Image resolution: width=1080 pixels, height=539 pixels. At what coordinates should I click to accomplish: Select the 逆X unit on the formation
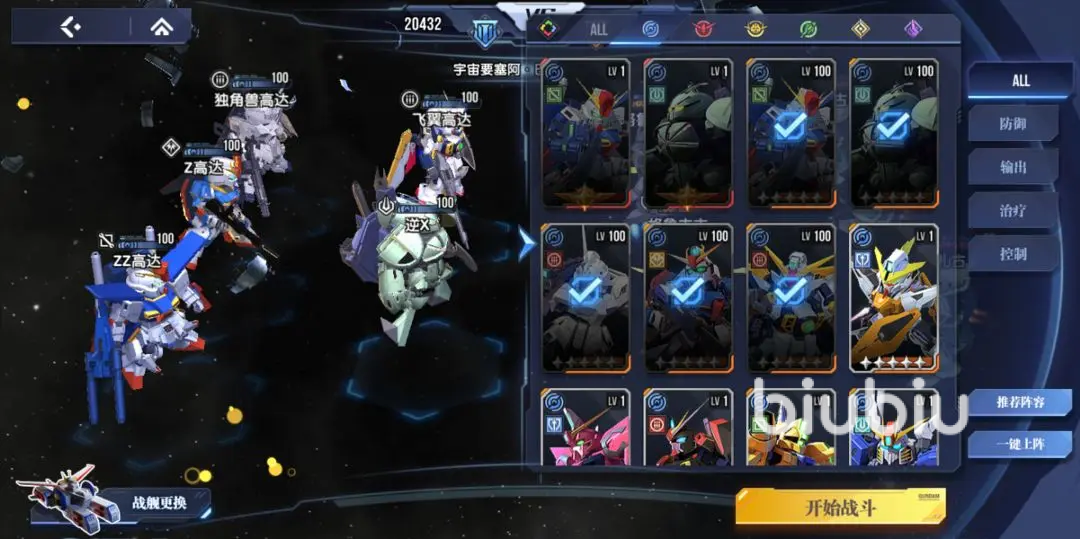(410, 270)
